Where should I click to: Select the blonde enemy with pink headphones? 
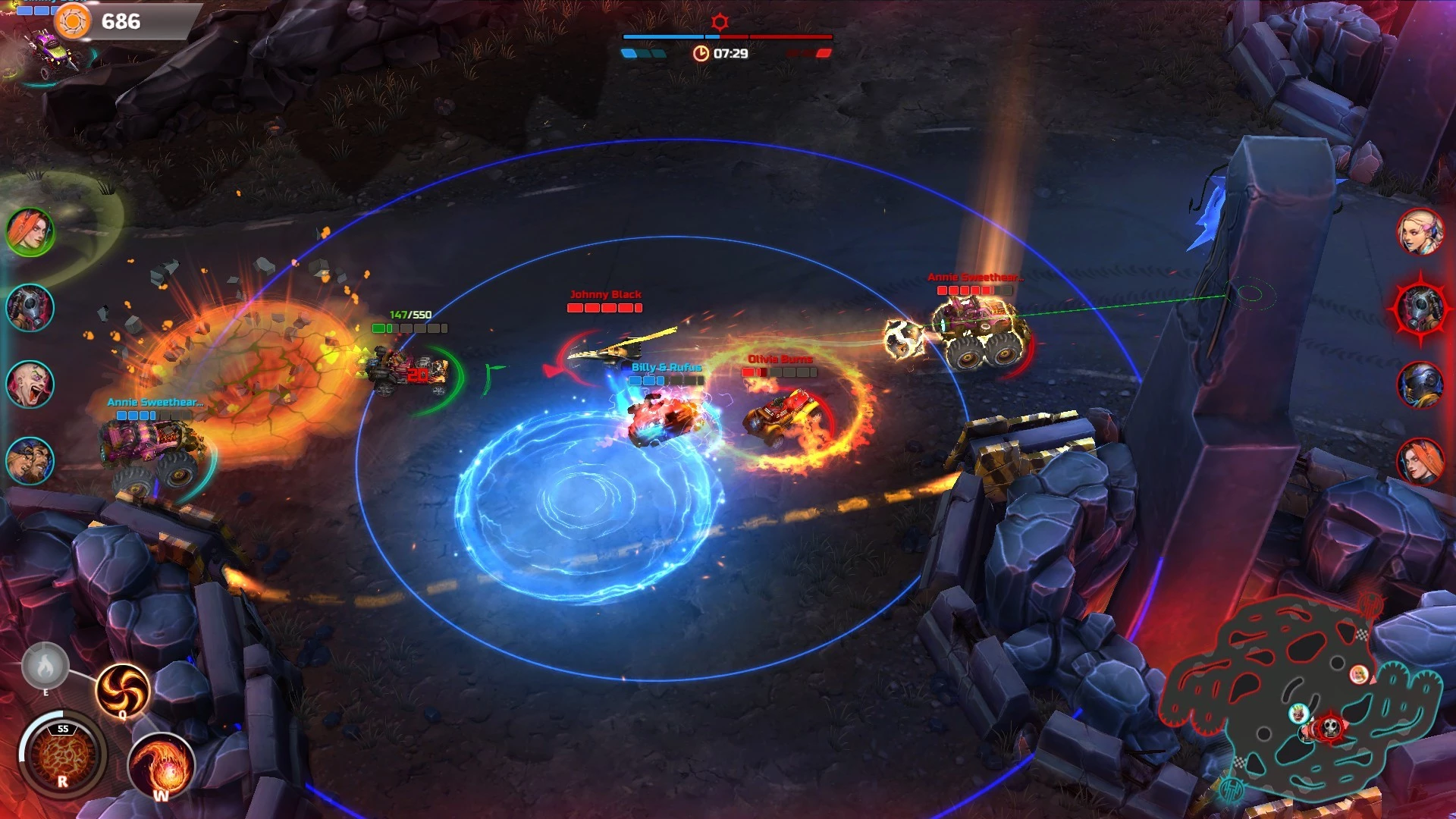tap(1420, 231)
